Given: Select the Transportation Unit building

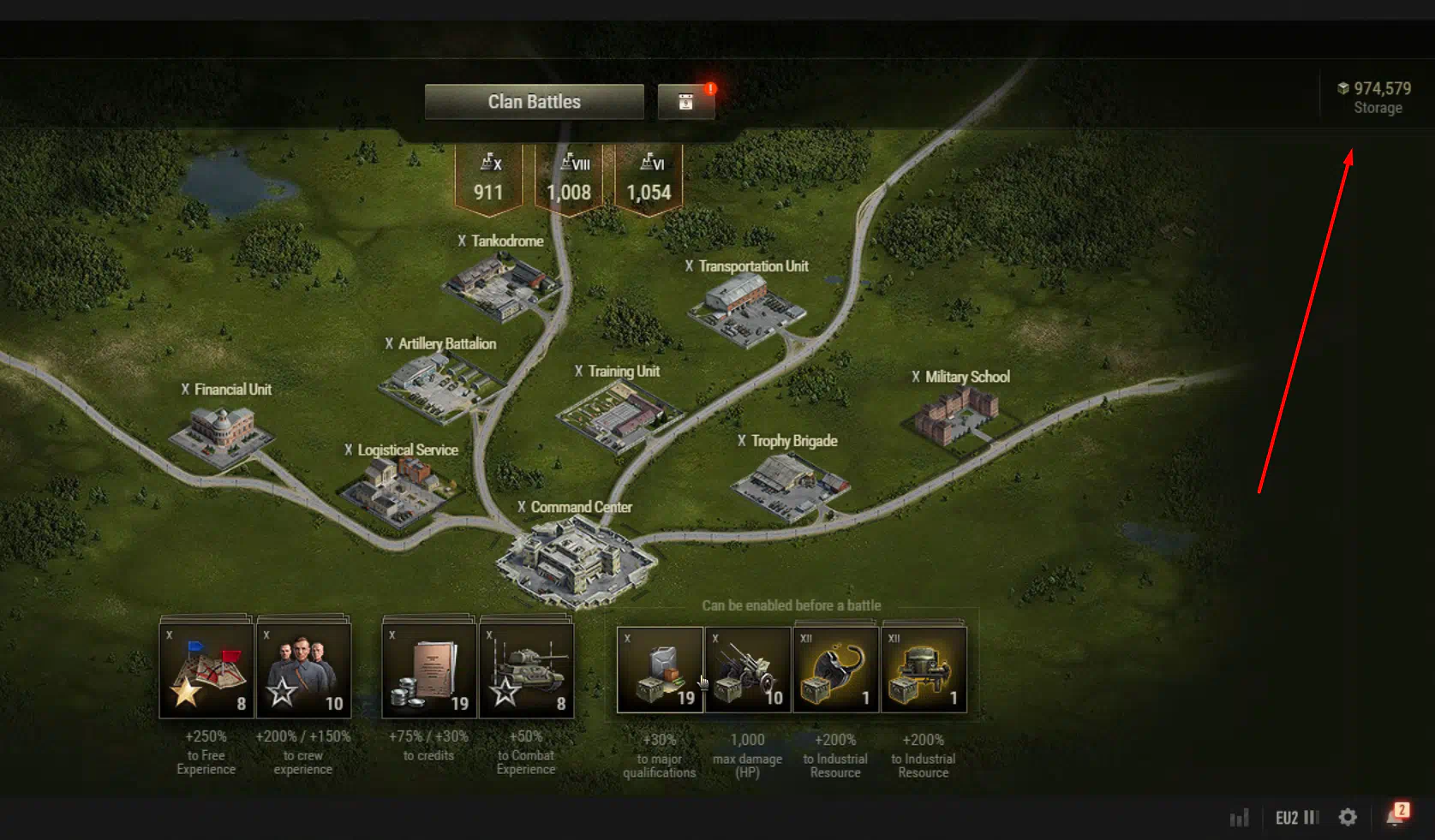Looking at the screenshot, I should [x=744, y=308].
